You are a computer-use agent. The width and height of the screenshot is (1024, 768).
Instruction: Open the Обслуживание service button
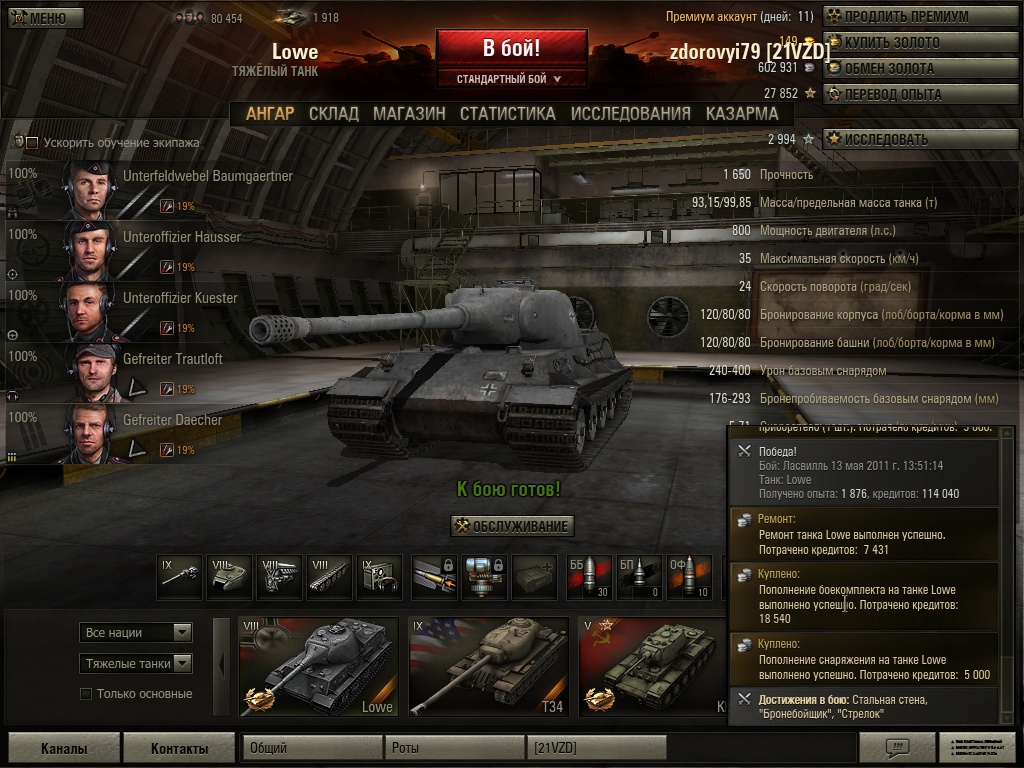coord(512,526)
